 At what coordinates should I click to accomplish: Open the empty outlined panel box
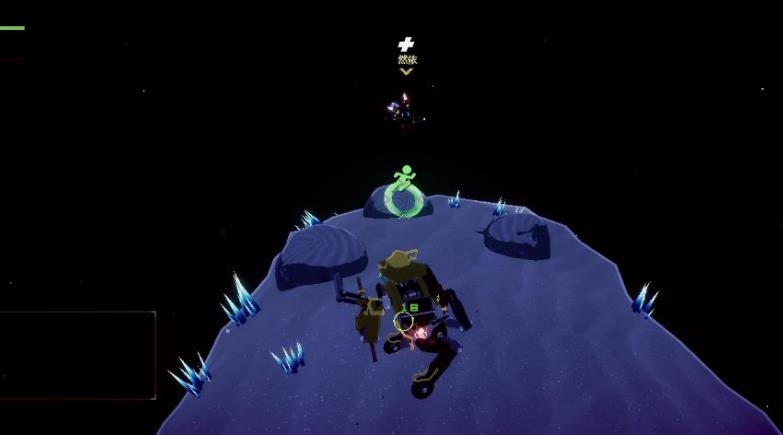[x=77, y=355]
